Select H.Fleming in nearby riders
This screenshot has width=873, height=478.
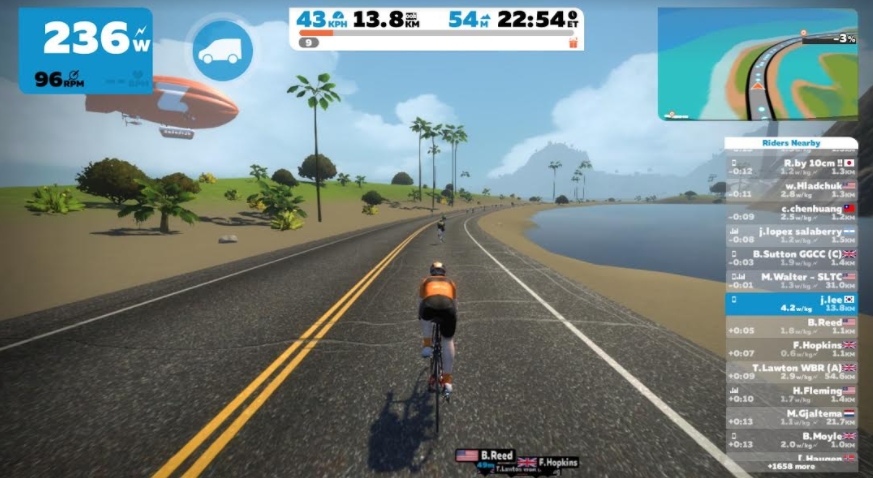coord(791,395)
